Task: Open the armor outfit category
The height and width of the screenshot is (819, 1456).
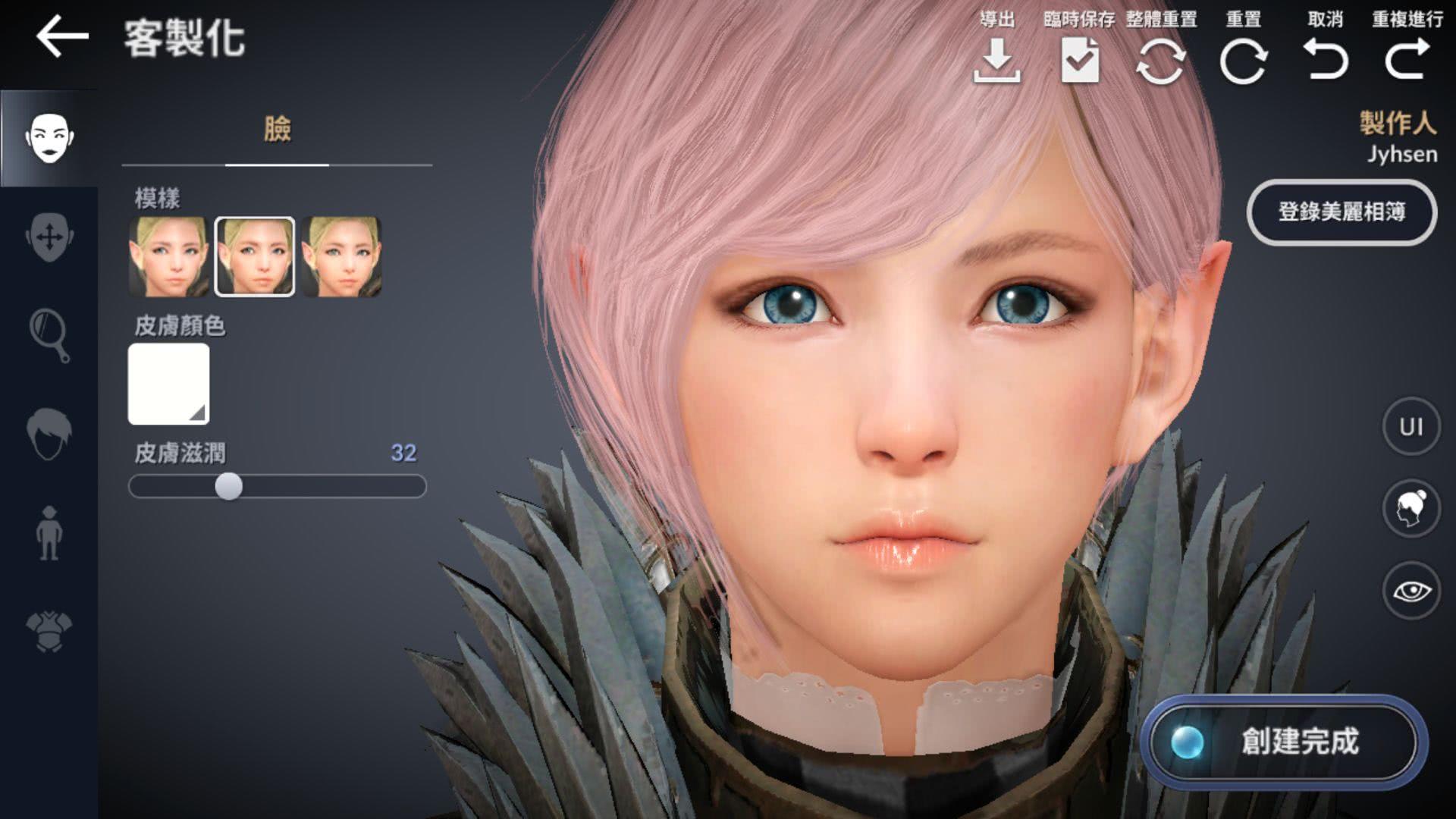Action: tap(49, 632)
